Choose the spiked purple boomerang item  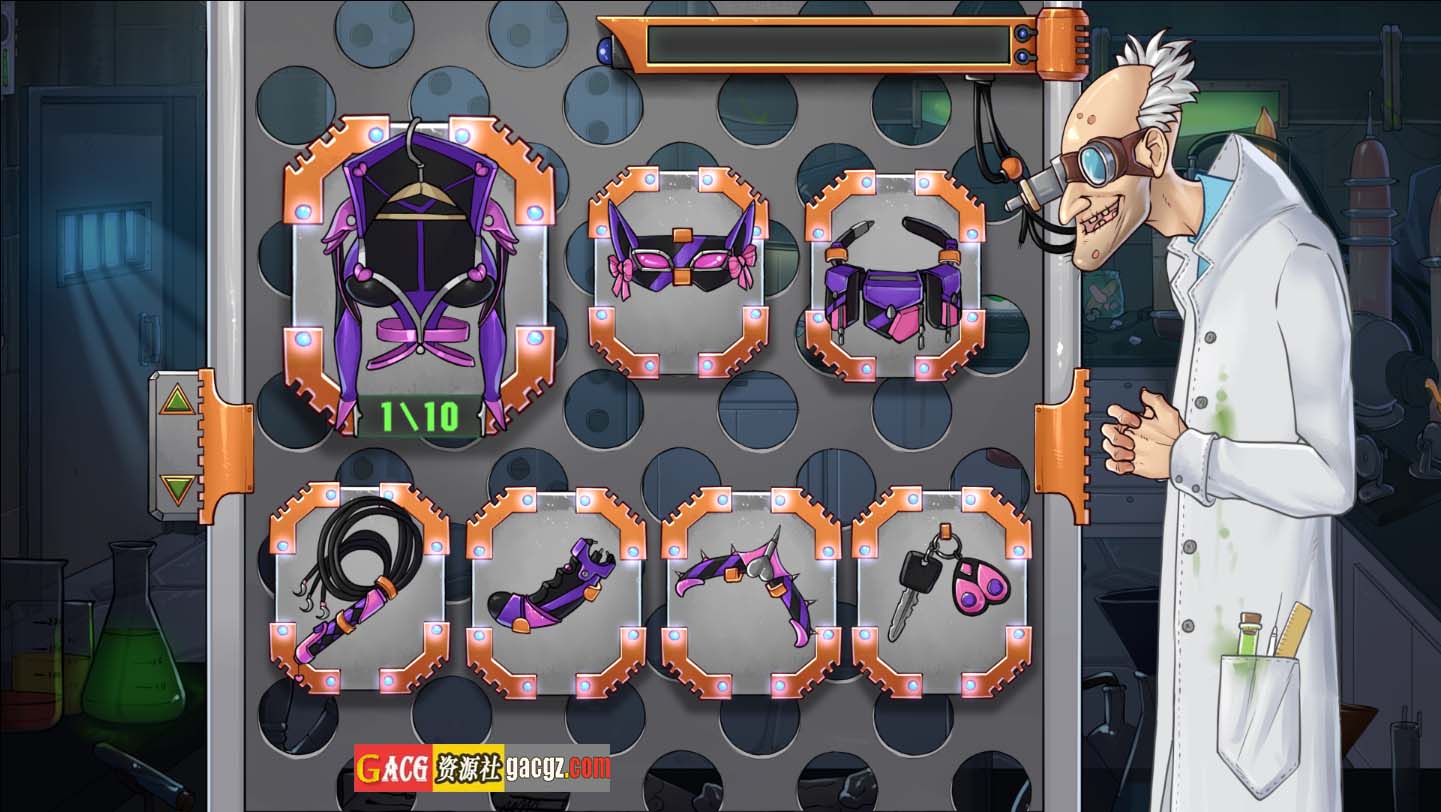point(749,590)
